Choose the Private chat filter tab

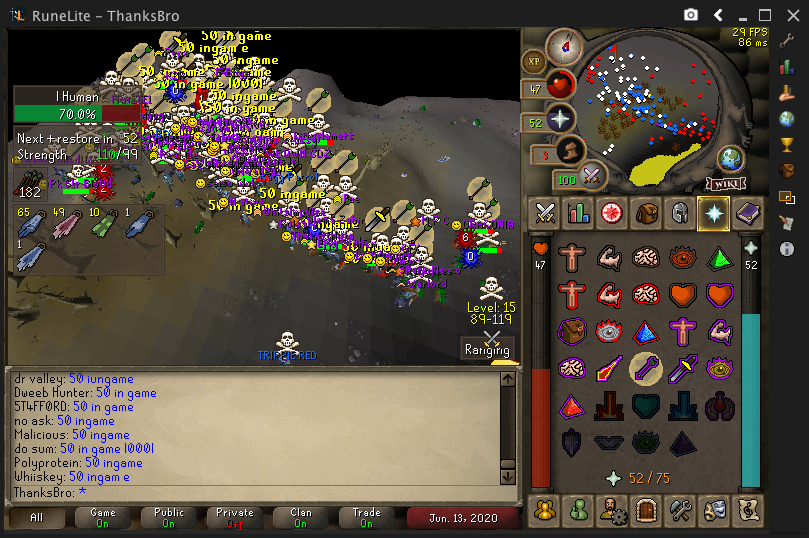pyautogui.click(x=235, y=517)
